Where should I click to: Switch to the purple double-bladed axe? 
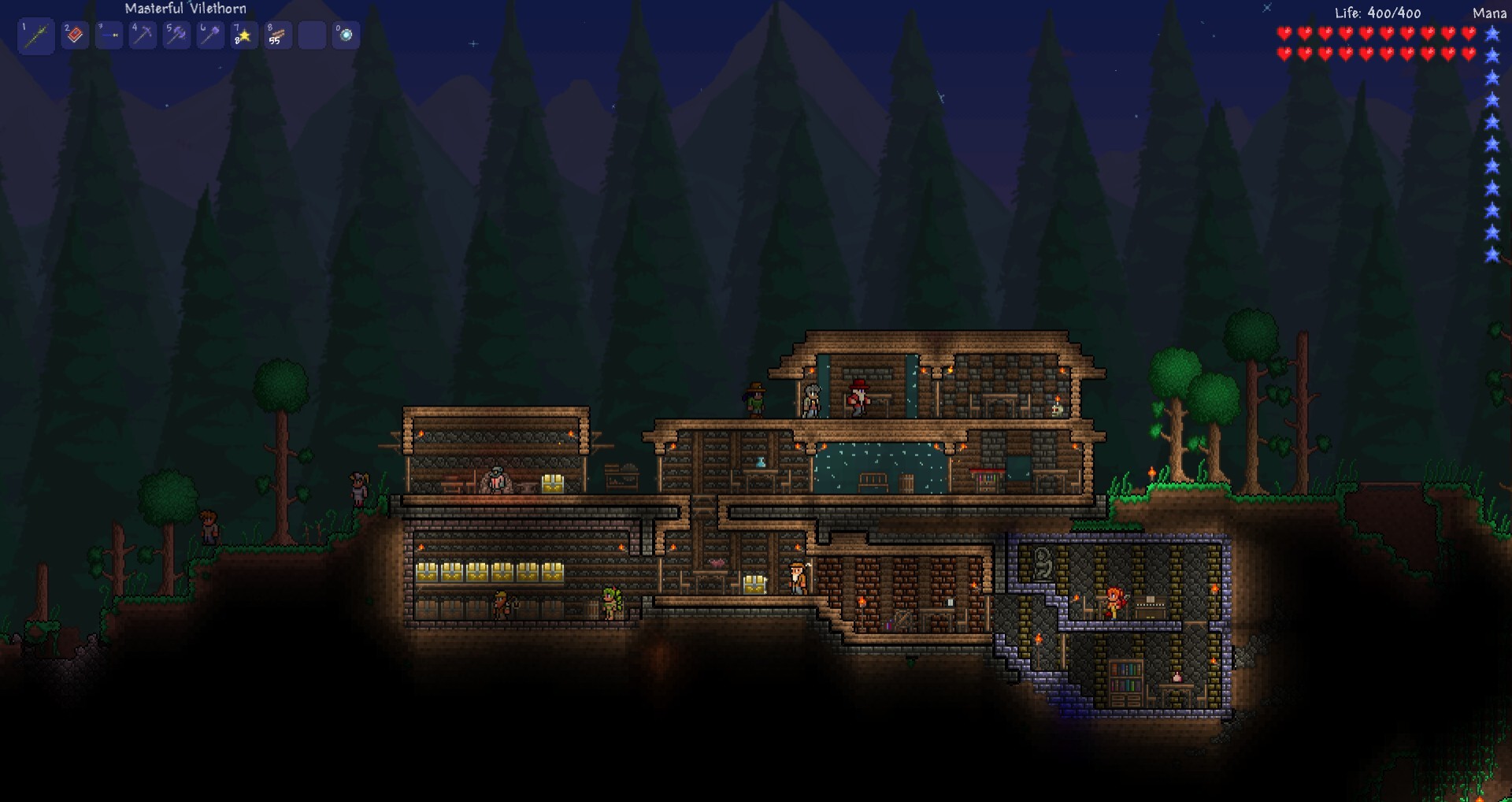pos(176,35)
